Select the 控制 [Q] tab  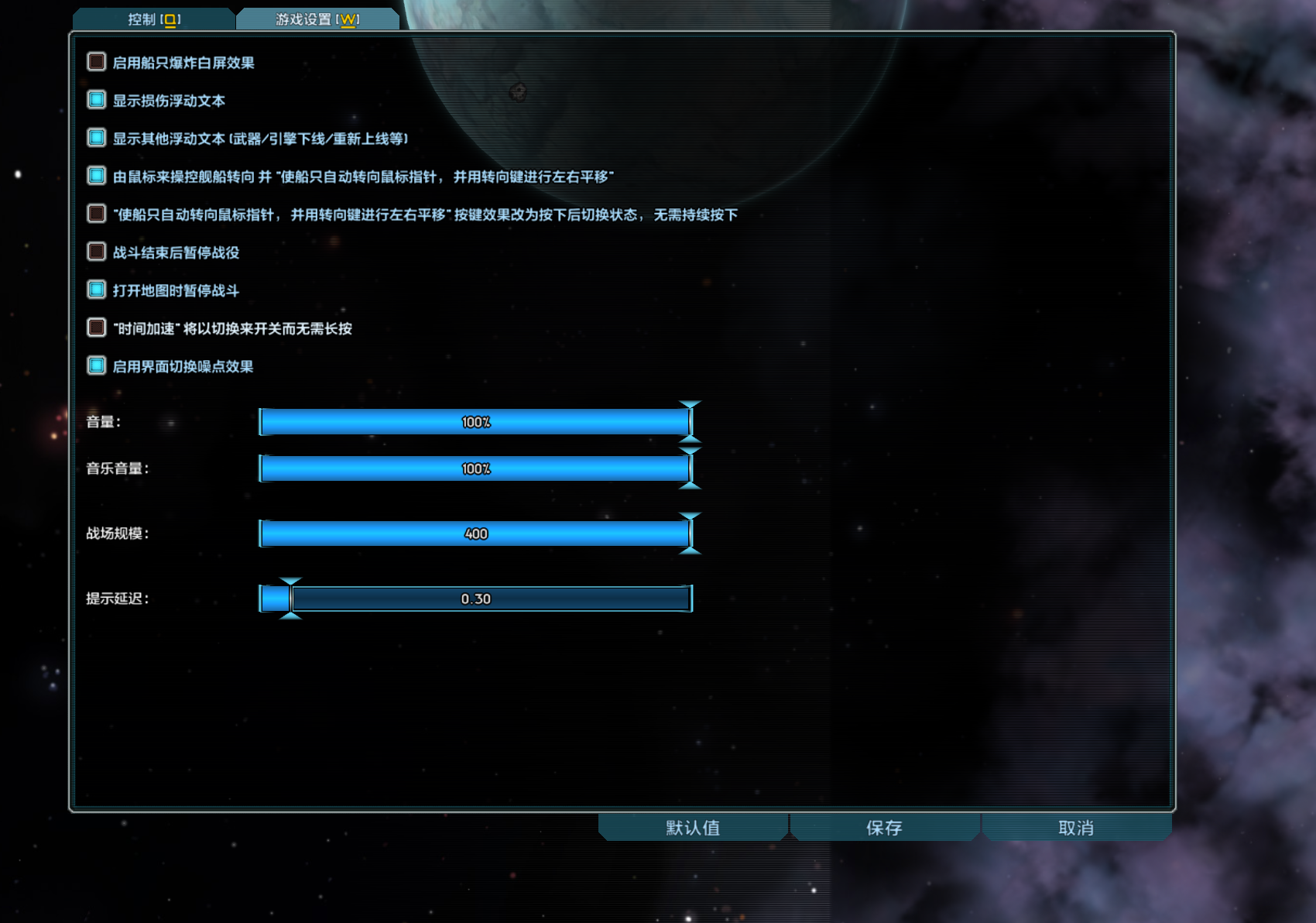[153, 19]
